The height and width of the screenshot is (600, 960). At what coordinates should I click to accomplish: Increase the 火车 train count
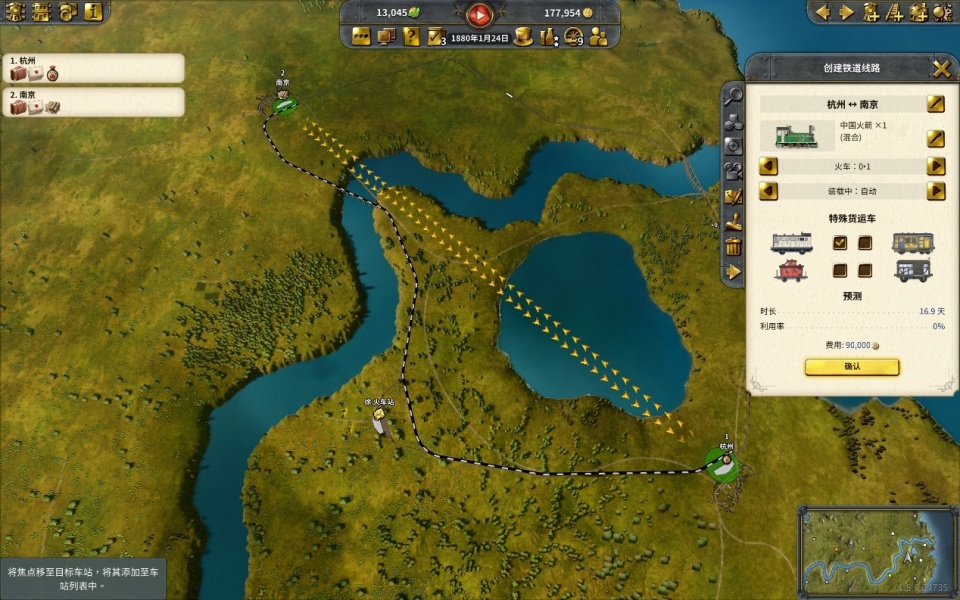point(936,166)
